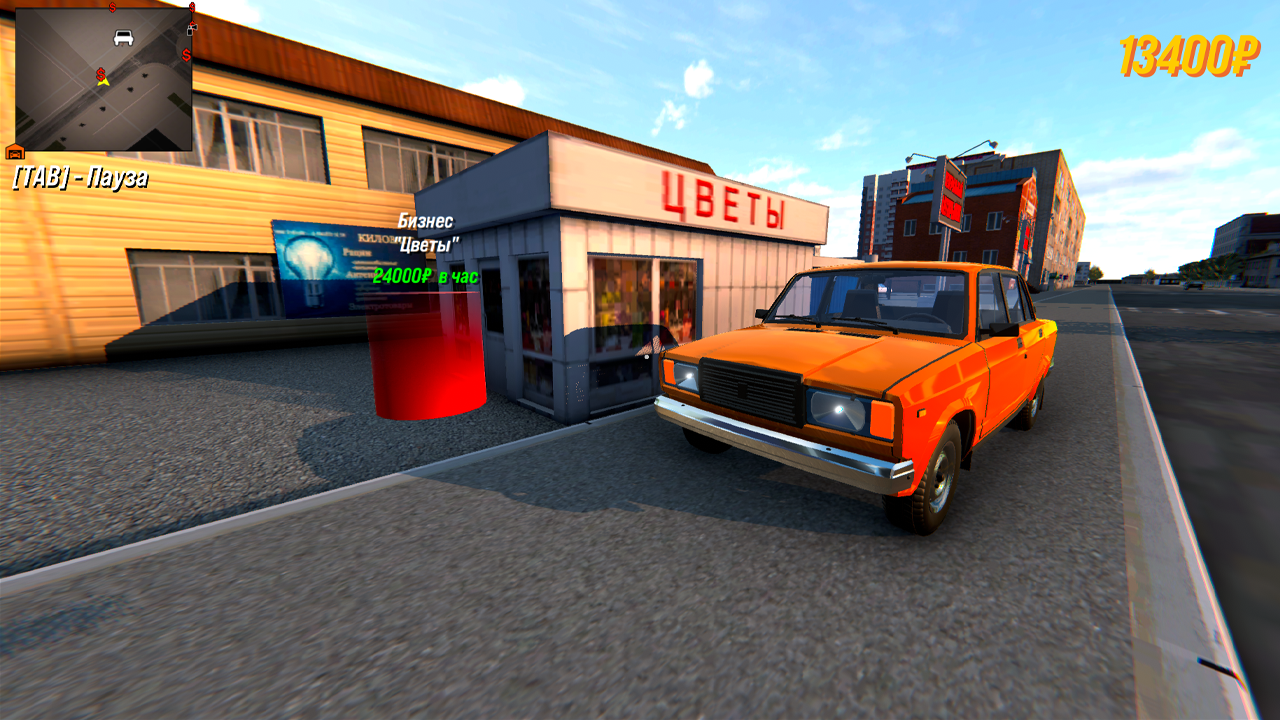The height and width of the screenshot is (720, 1280).
Task: Click the dollar marker in the minimap top-right corner
Action: point(192,8)
